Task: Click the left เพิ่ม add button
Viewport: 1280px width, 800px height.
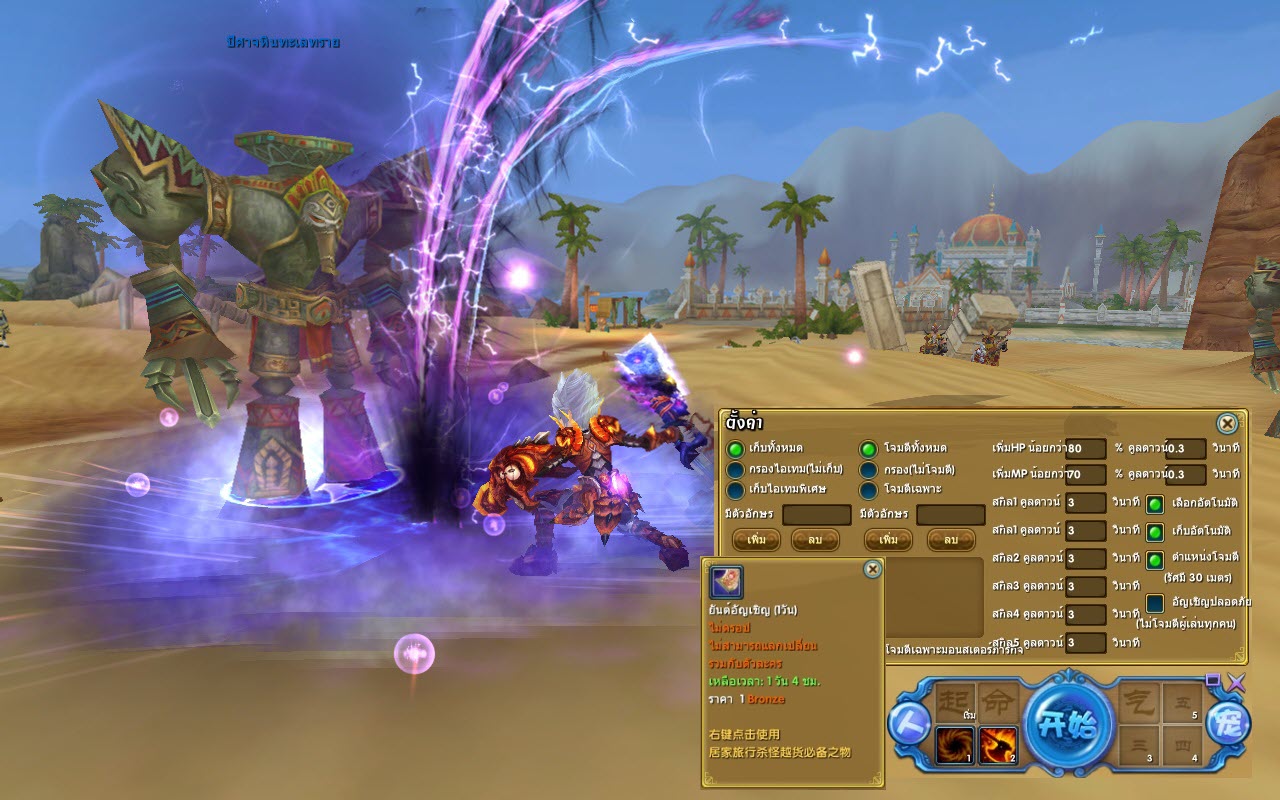Action: click(x=755, y=540)
